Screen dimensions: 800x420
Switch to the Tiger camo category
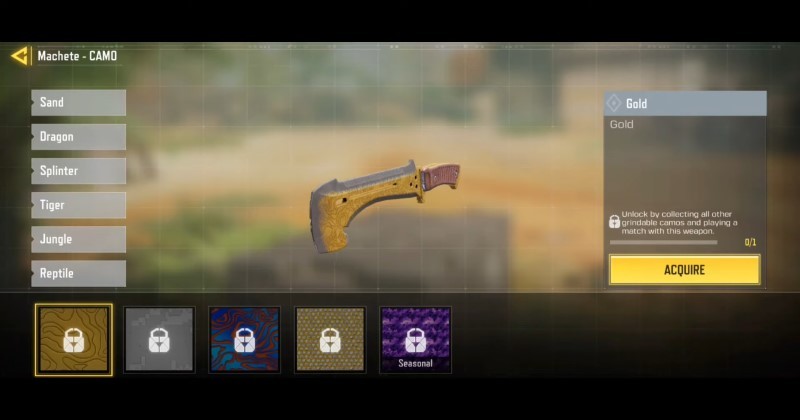tap(78, 205)
